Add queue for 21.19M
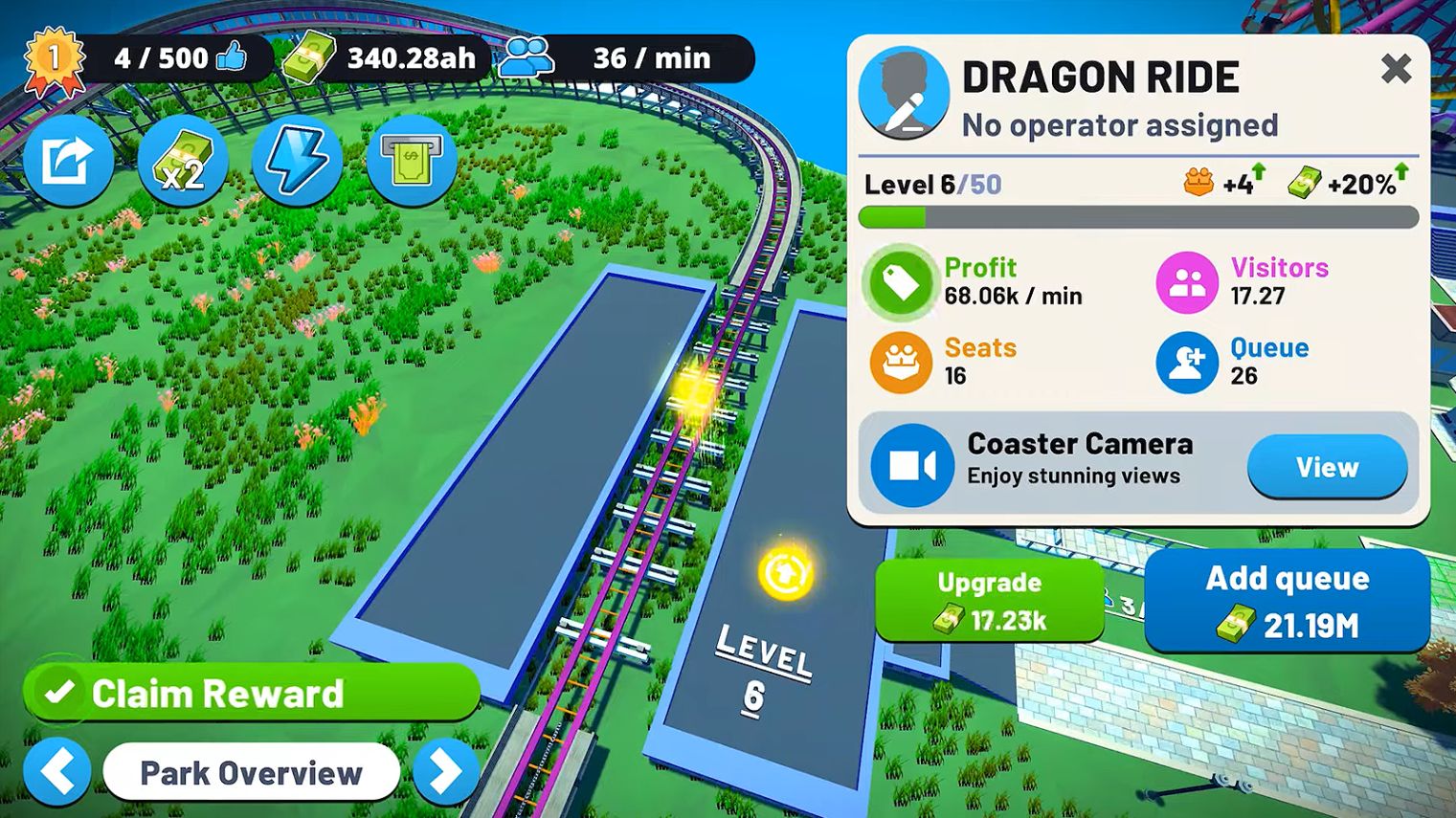Image resolution: width=1456 pixels, height=818 pixels. pos(1288,600)
